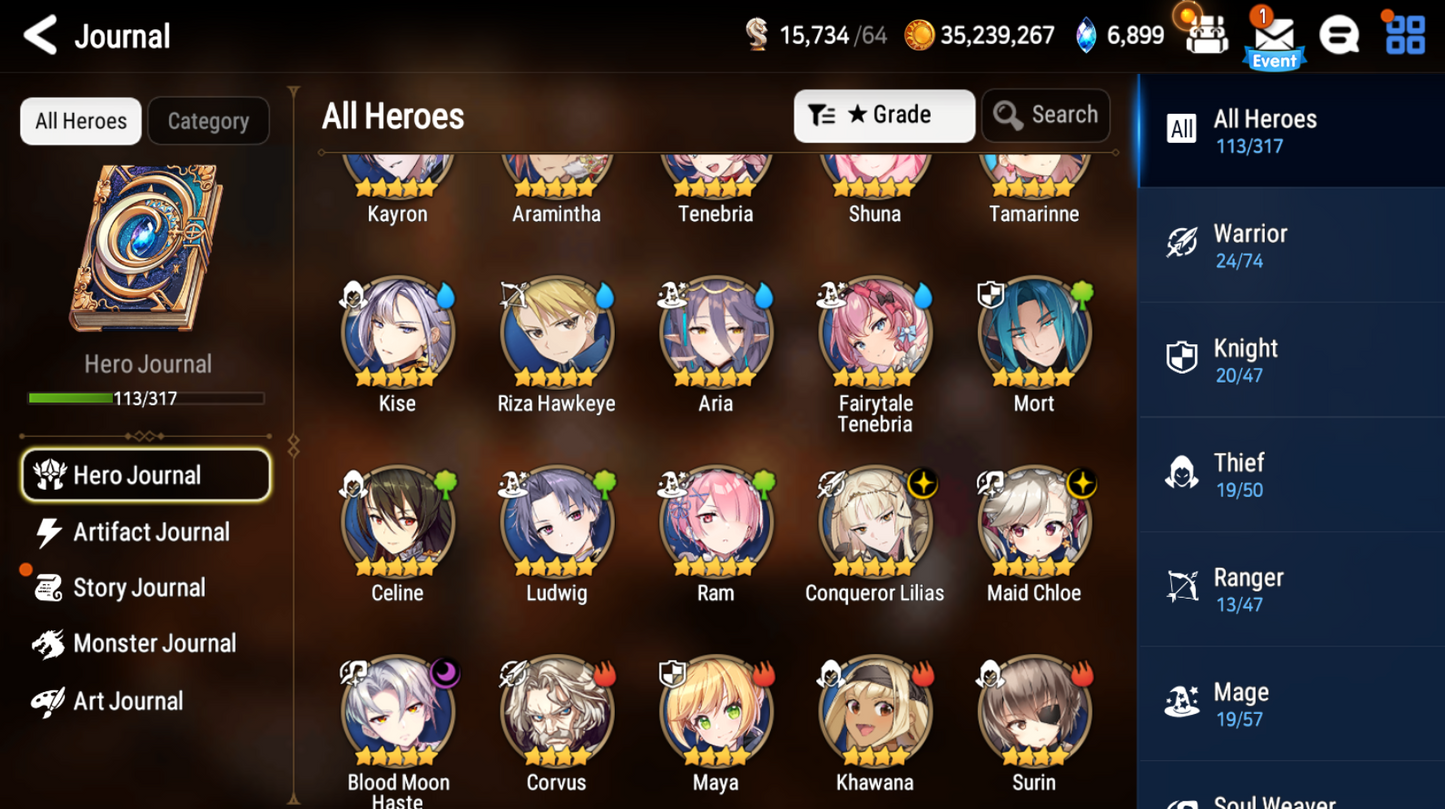
Task: Select the Hero Journal menu entry
Action: (146, 474)
